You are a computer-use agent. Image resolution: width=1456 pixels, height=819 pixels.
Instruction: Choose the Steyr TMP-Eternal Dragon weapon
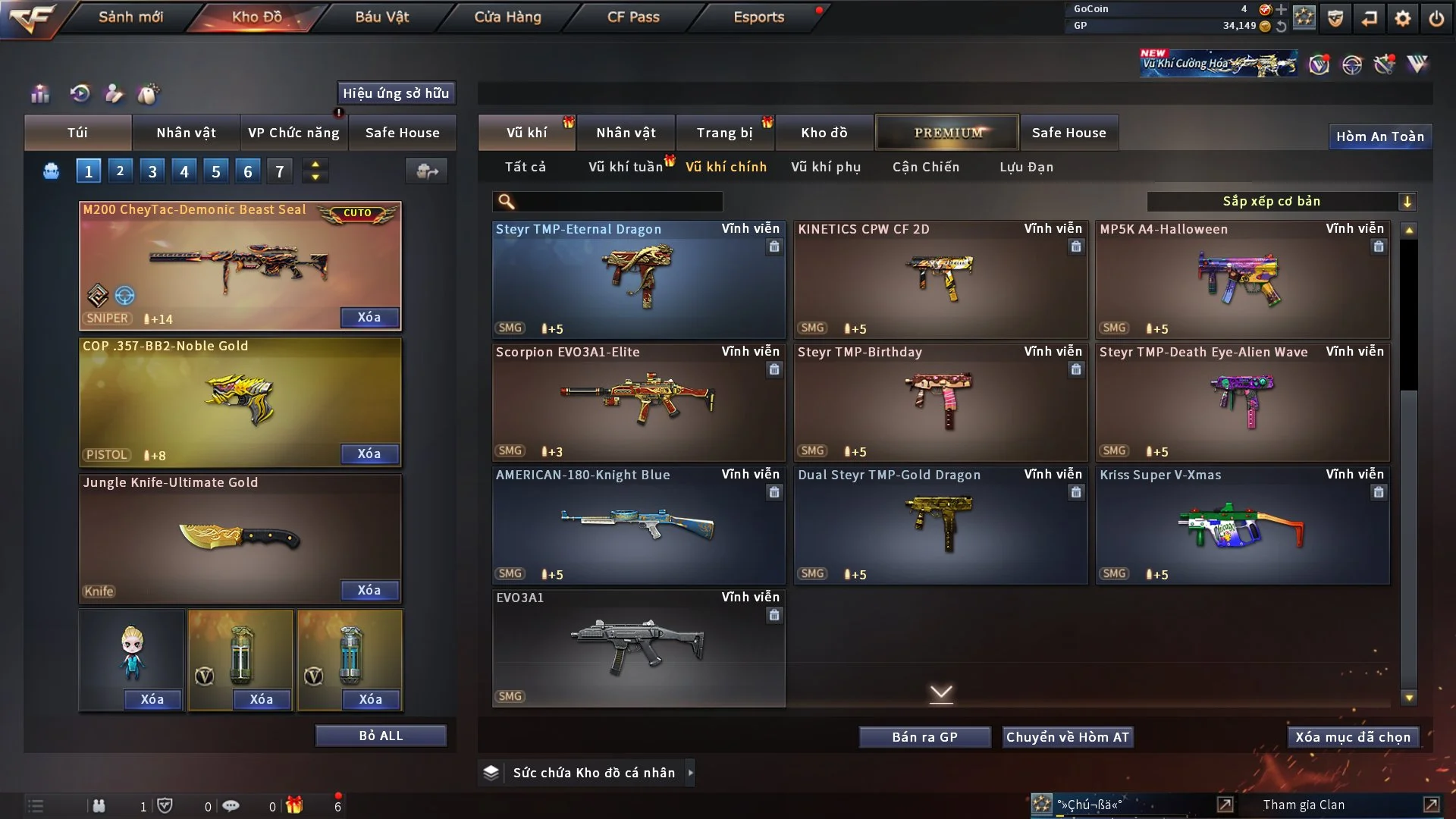638,279
